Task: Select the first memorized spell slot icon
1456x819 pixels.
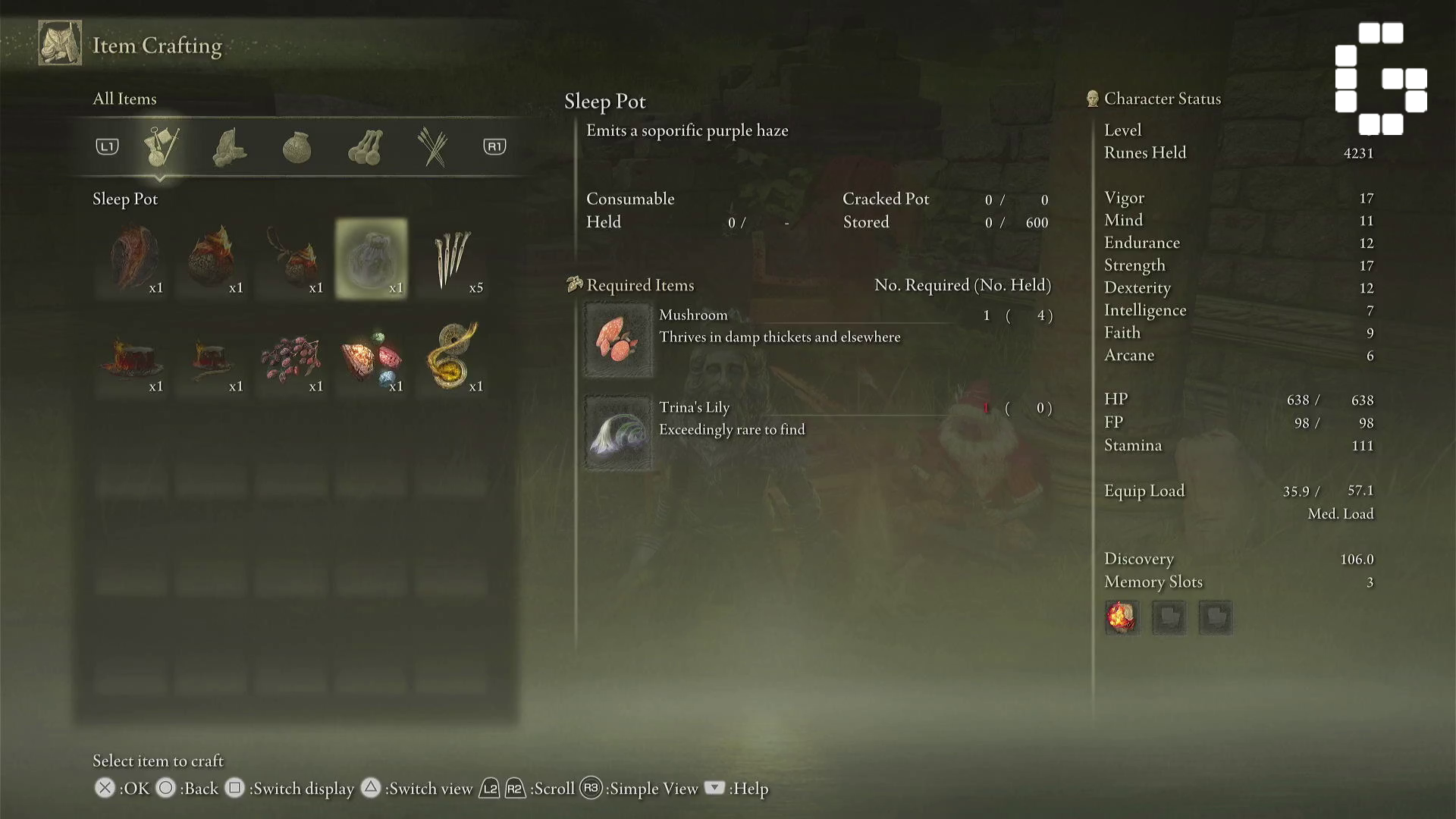Action: pyautogui.click(x=1123, y=617)
